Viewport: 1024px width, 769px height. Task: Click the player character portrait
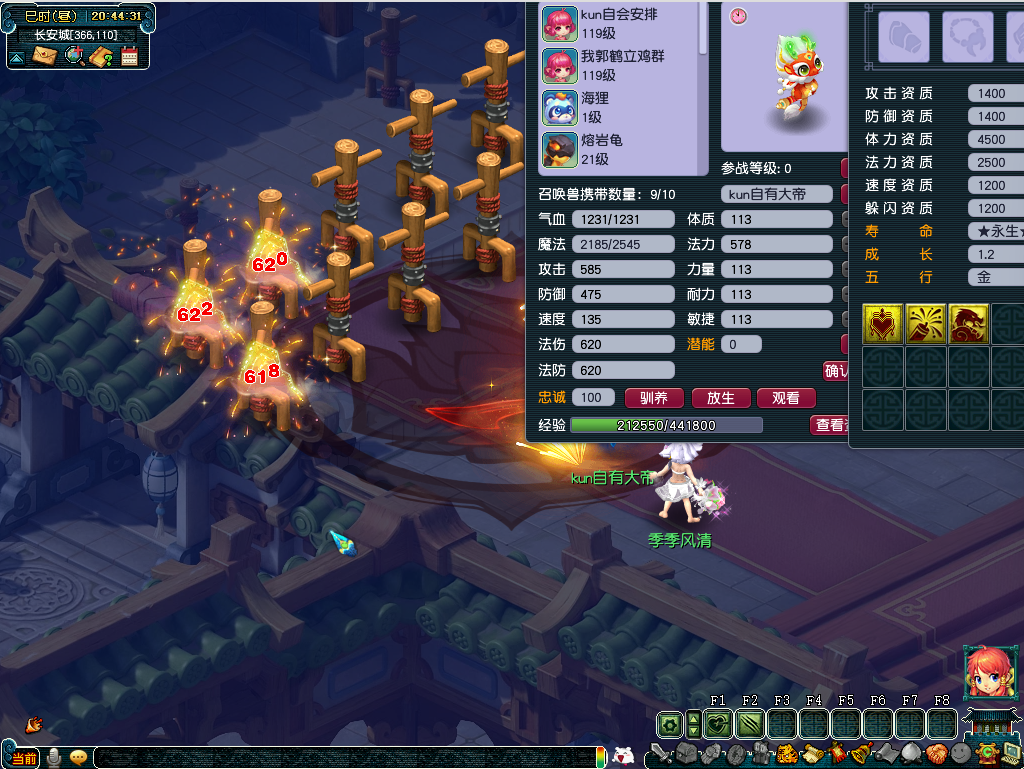coord(985,672)
